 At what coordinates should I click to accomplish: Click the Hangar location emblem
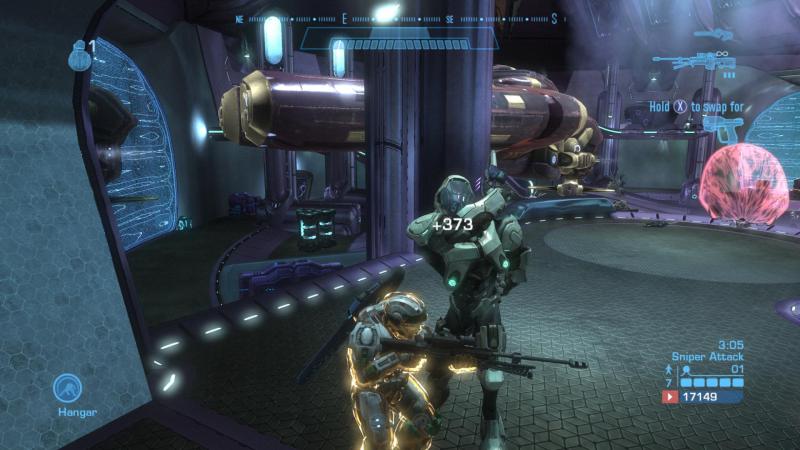68,388
